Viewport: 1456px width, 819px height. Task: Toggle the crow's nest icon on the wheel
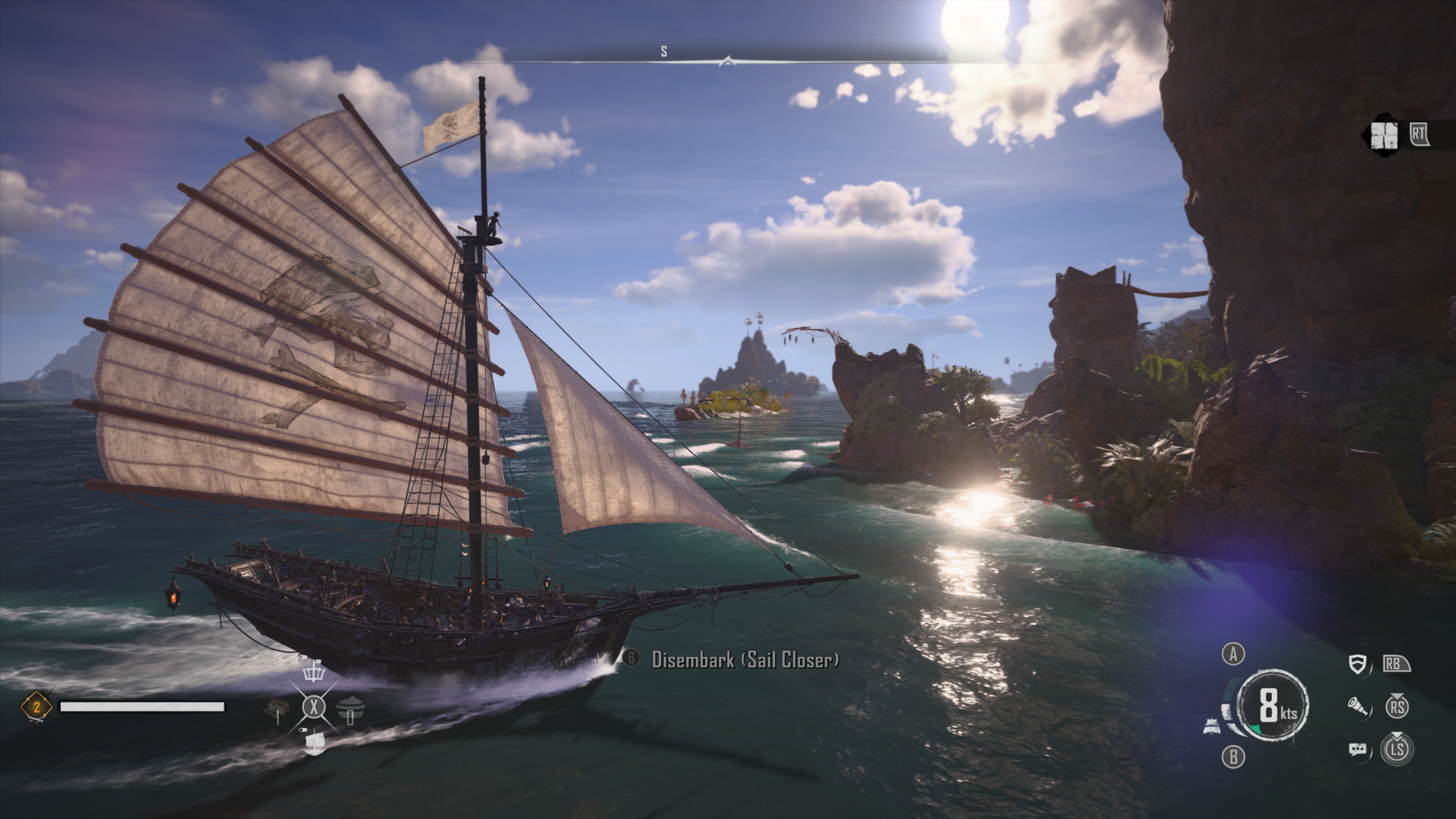pos(314,670)
